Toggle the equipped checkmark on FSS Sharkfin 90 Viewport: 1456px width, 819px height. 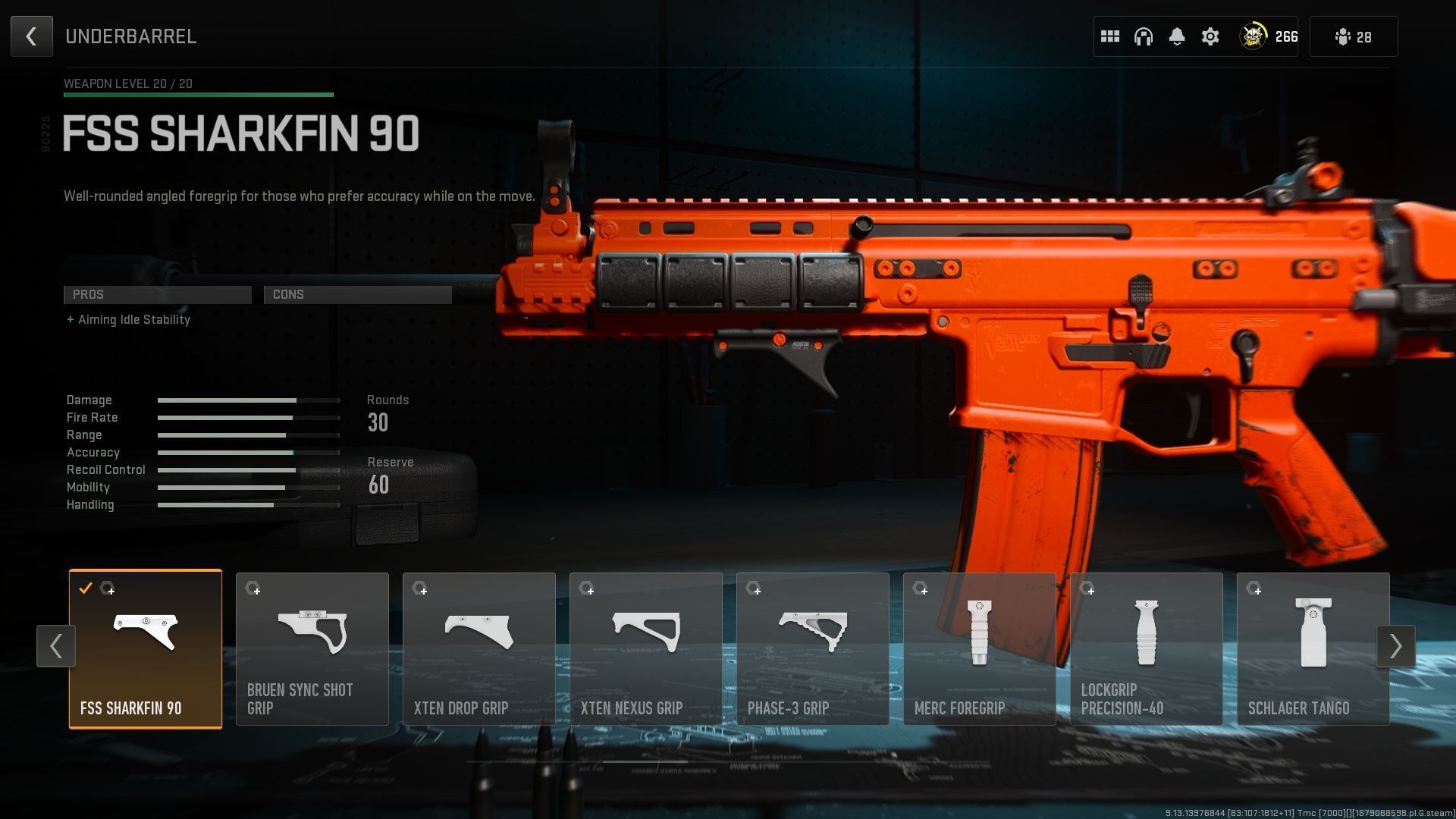86,588
